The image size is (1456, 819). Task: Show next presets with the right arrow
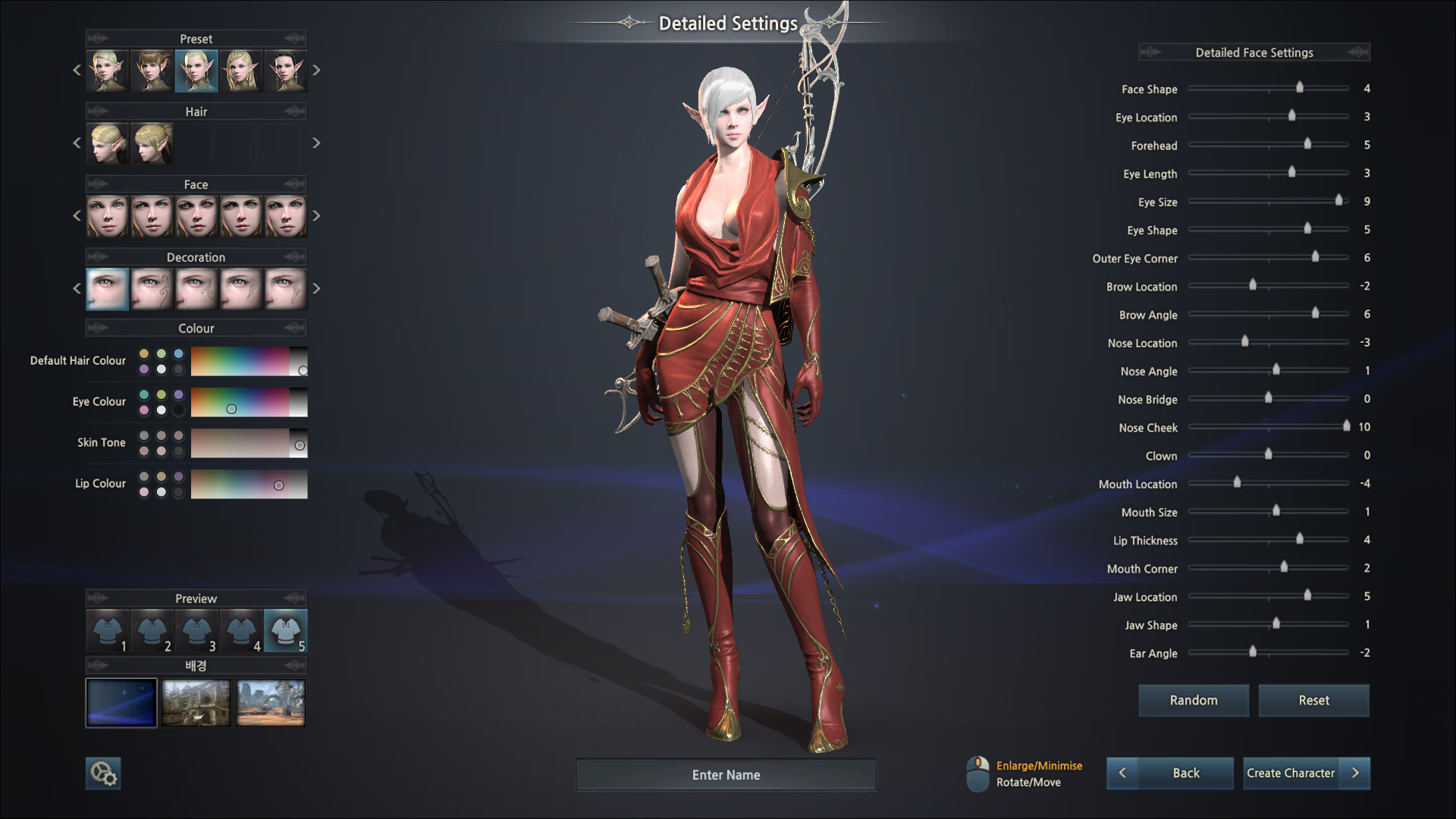[x=316, y=71]
